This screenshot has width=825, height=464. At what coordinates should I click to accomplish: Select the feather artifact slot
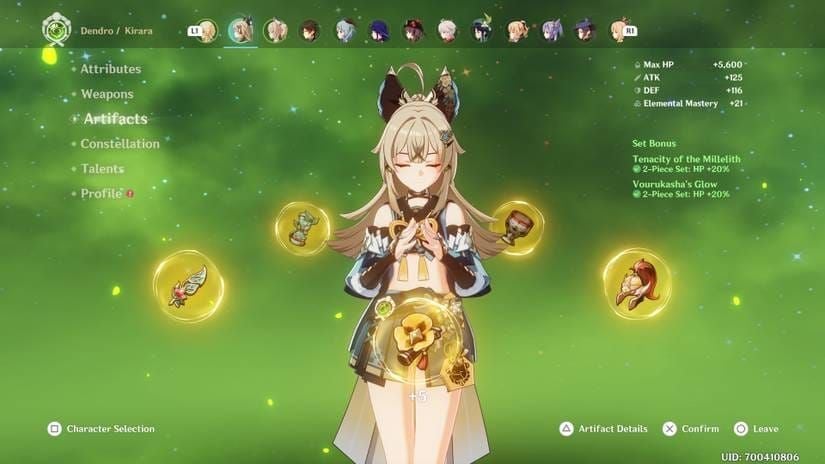(188, 285)
